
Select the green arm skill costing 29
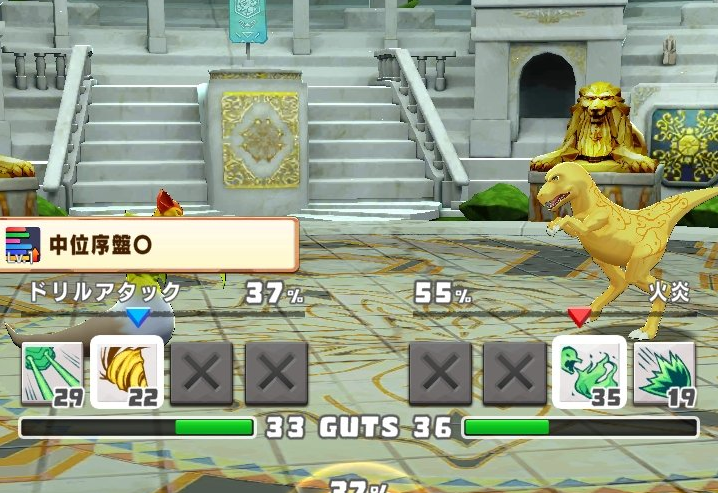pyautogui.click(x=52, y=373)
